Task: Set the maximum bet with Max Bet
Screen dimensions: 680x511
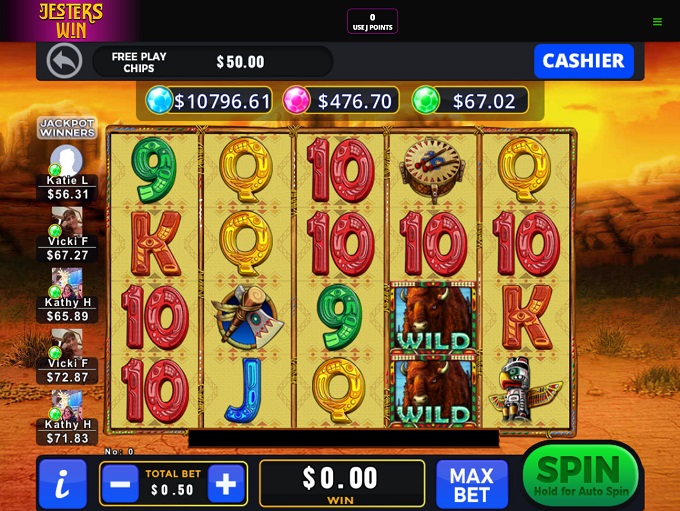Action: 471,484
